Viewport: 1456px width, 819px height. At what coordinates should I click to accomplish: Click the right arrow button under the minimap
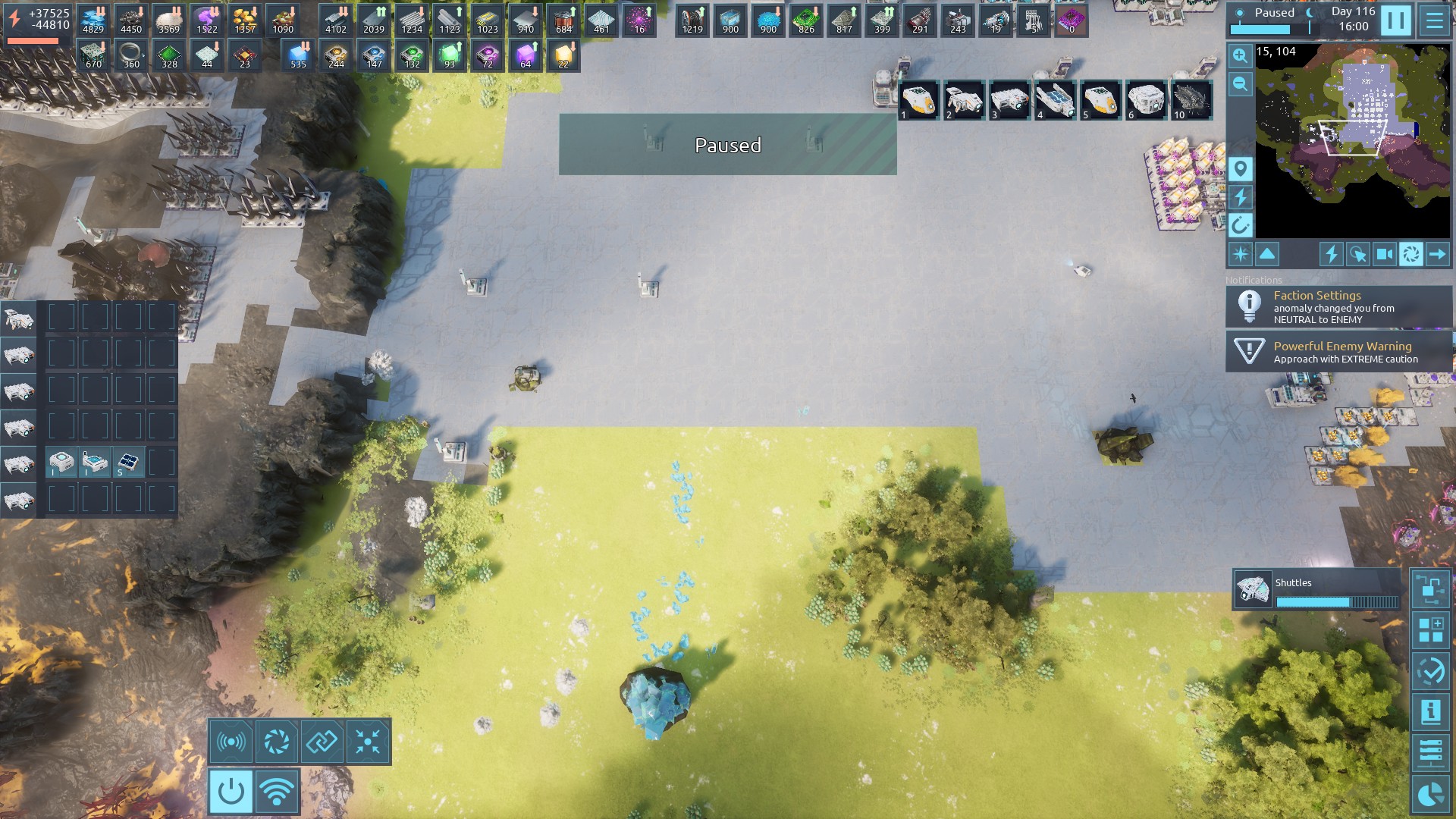pos(1437,254)
